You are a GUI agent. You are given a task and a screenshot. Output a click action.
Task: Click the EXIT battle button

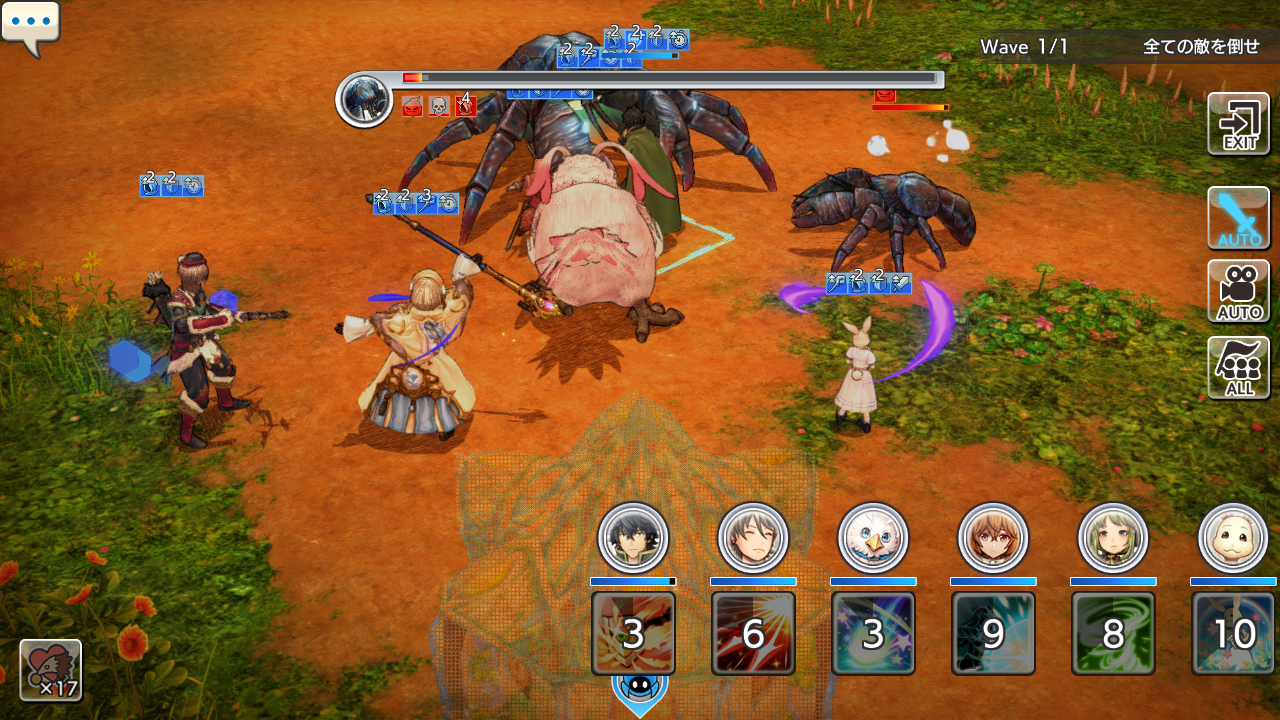tap(1238, 124)
